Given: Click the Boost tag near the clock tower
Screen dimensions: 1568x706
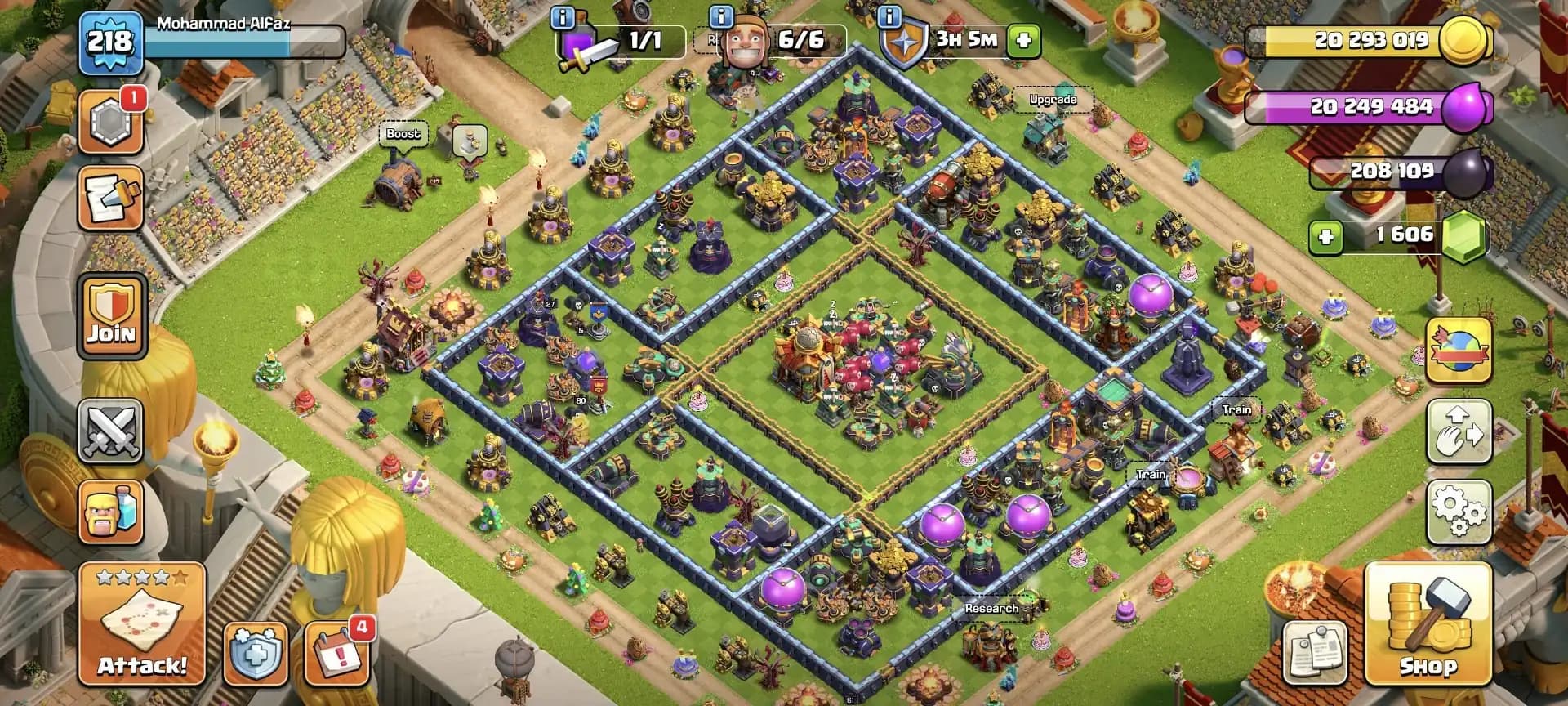Looking at the screenshot, I should (x=405, y=134).
